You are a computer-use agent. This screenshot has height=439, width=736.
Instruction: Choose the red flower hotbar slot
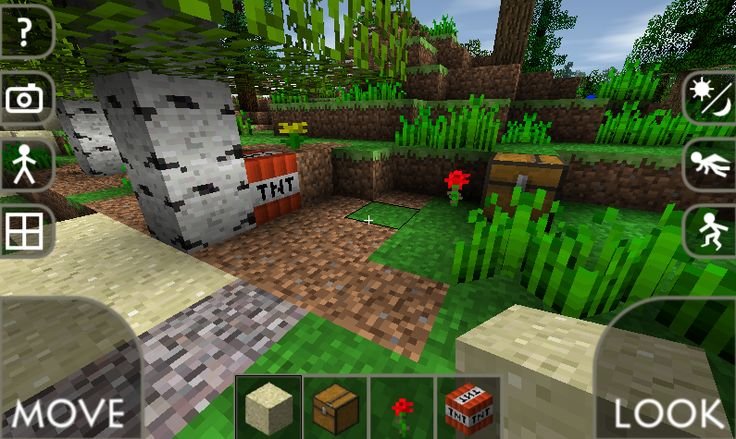[402, 407]
